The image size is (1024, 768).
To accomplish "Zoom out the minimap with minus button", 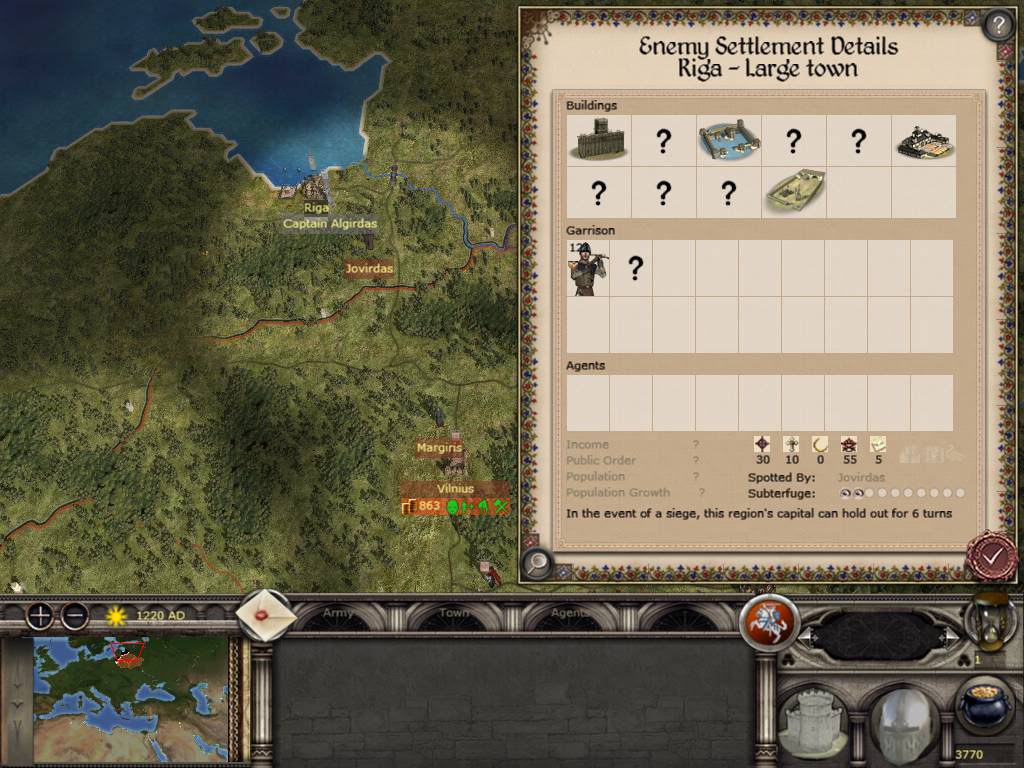I will click(x=75, y=616).
